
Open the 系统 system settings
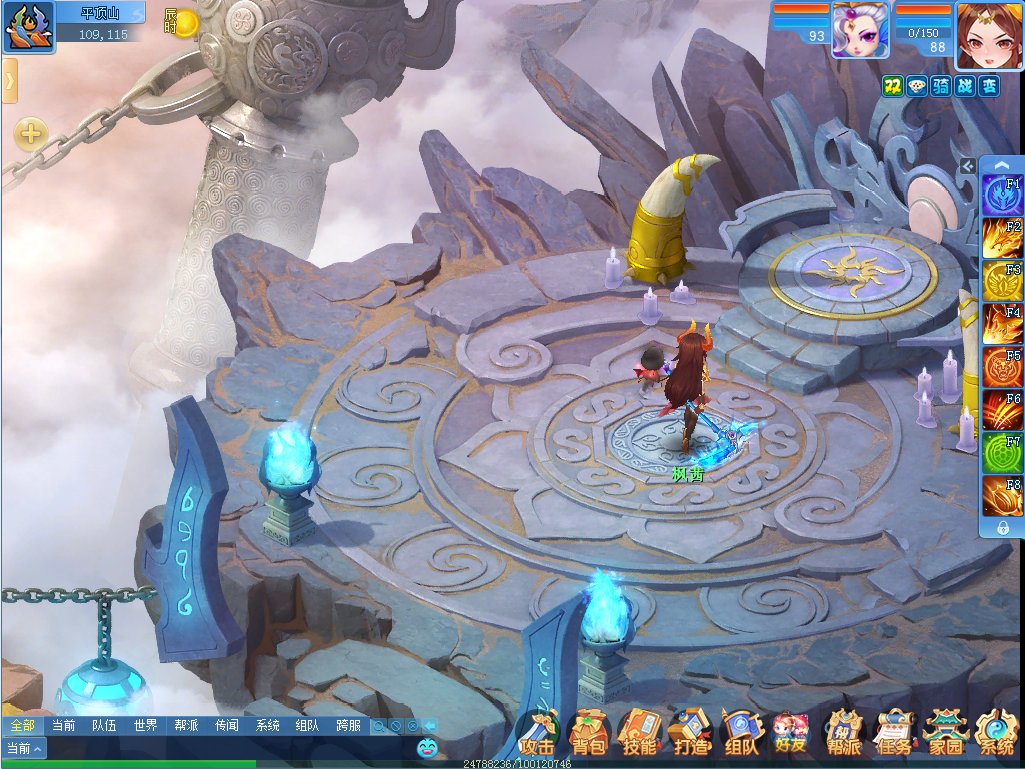pos(996,734)
